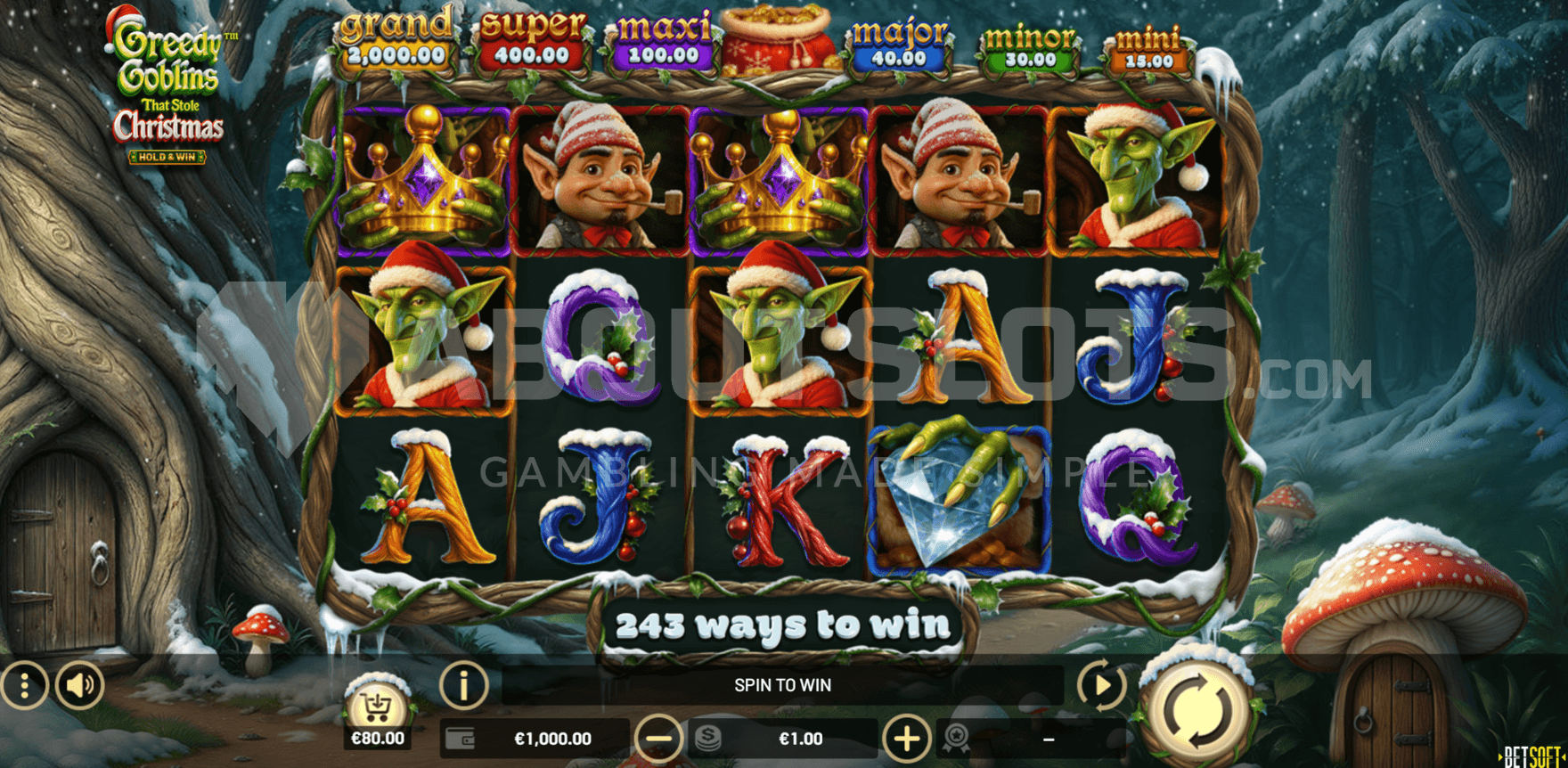Start autoplay with the circular play arrow
This screenshot has height=768, width=1568.
[x=1101, y=685]
